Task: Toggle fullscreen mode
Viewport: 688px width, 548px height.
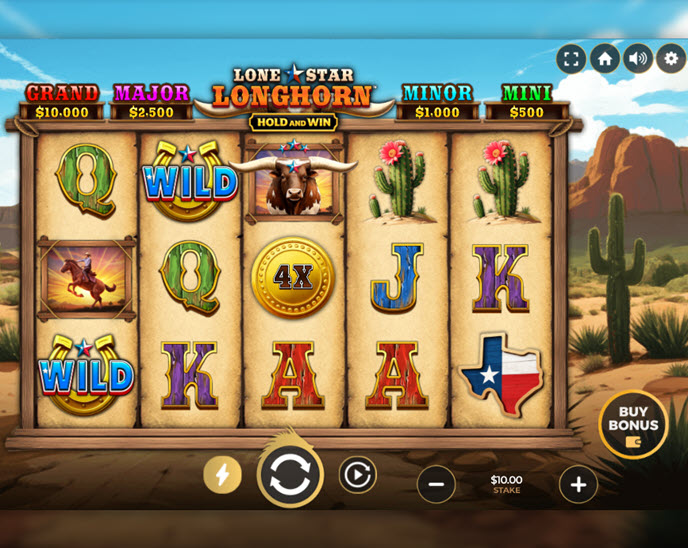Action: (x=571, y=58)
